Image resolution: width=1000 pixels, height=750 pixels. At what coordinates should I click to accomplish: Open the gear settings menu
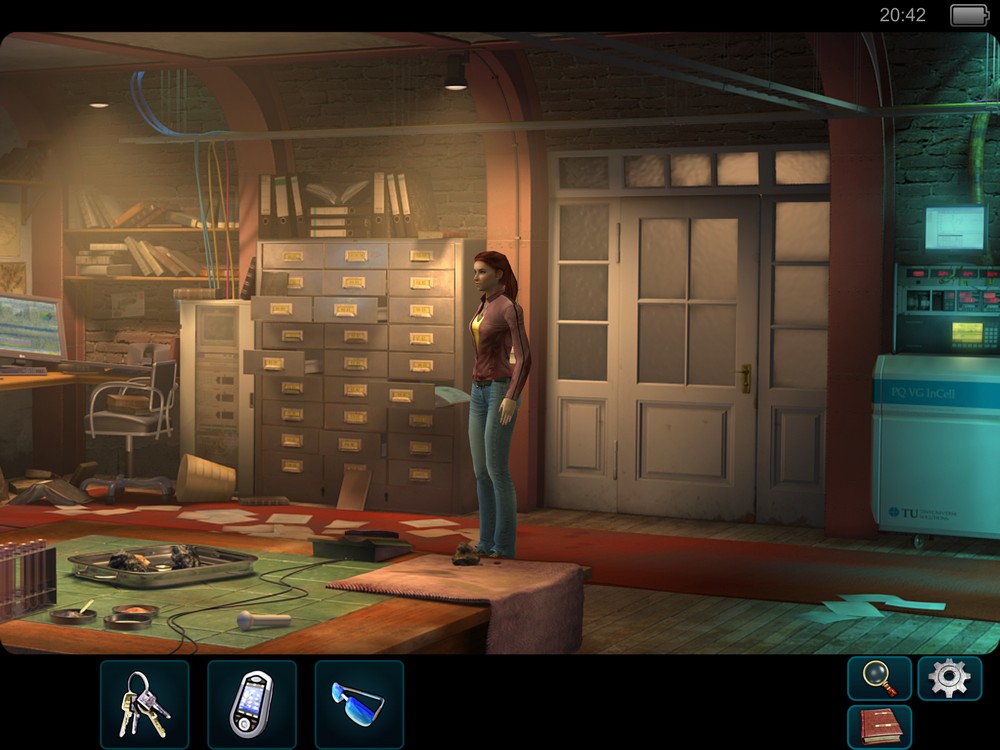point(949,678)
